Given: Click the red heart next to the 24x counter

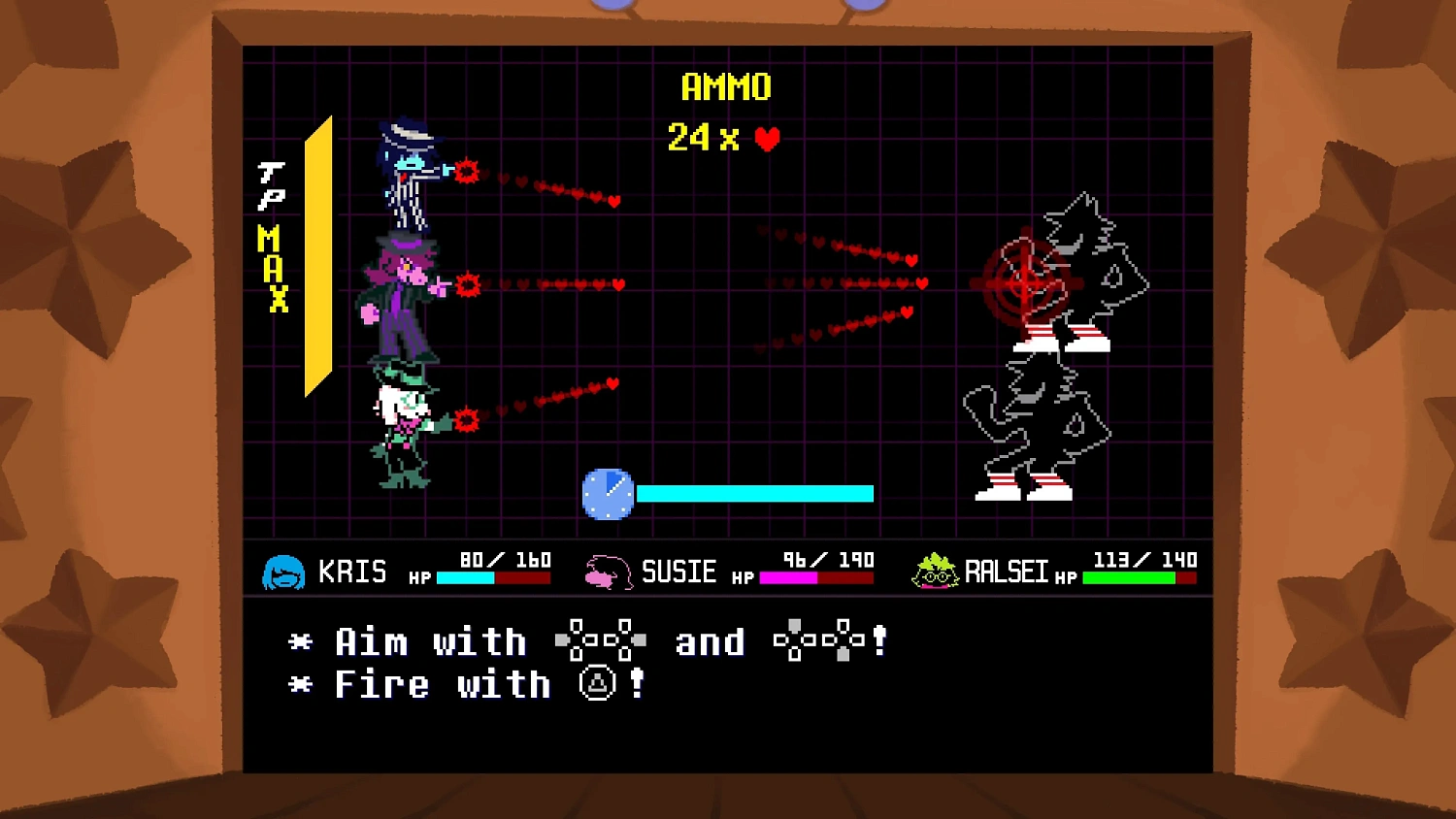Looking at the screenshot, I should (x=766, y=139).
